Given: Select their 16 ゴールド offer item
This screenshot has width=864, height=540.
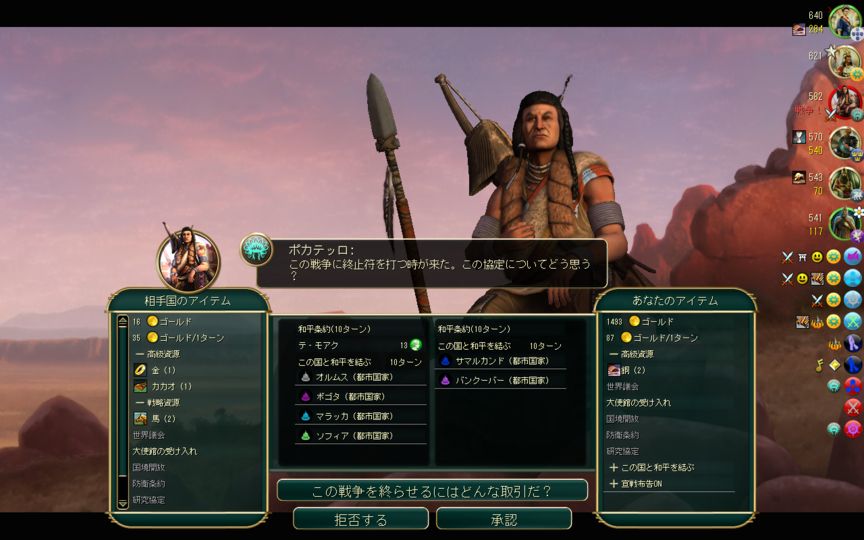Looking at the screenshot, I should pos(172,322).
